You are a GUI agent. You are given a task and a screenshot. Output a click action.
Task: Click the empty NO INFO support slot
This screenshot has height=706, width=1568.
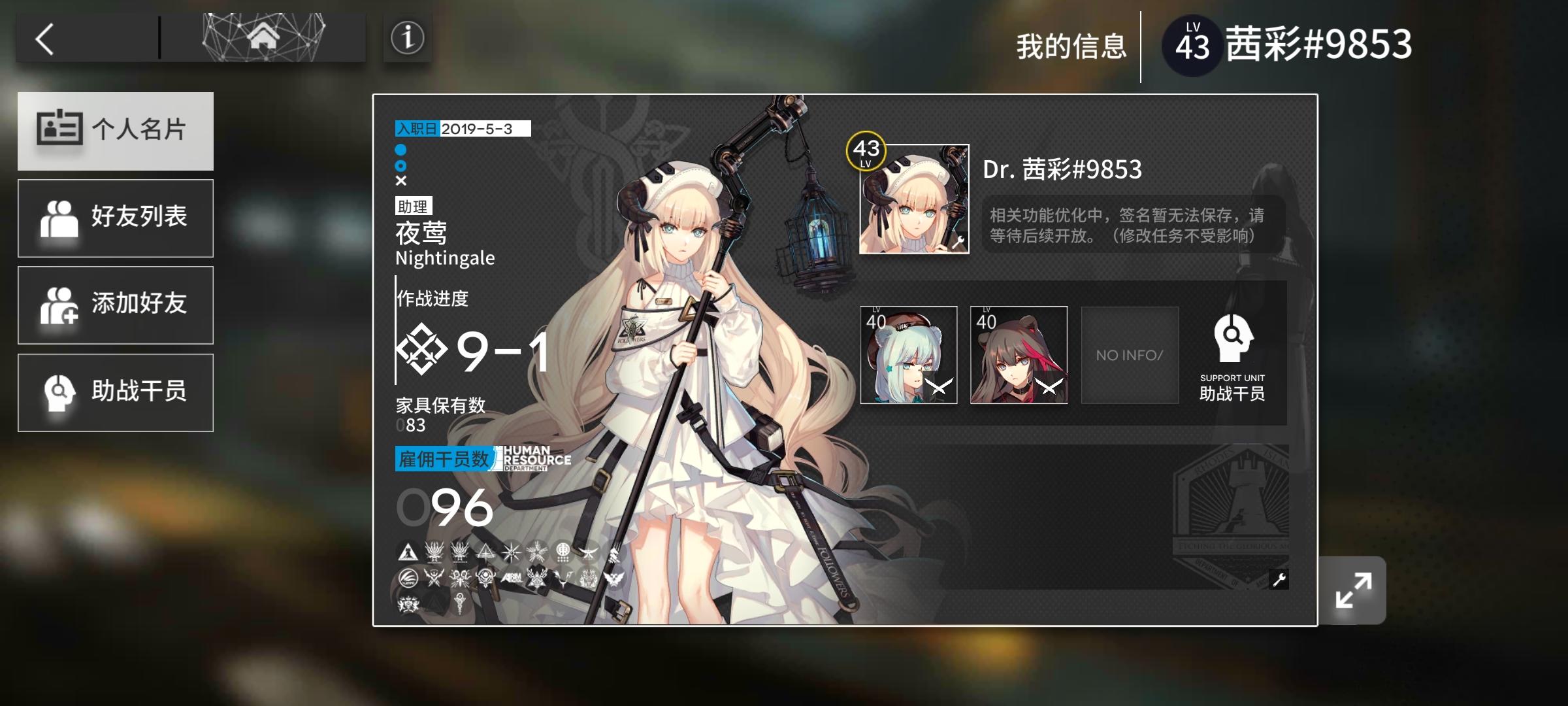coord(1129,355)
